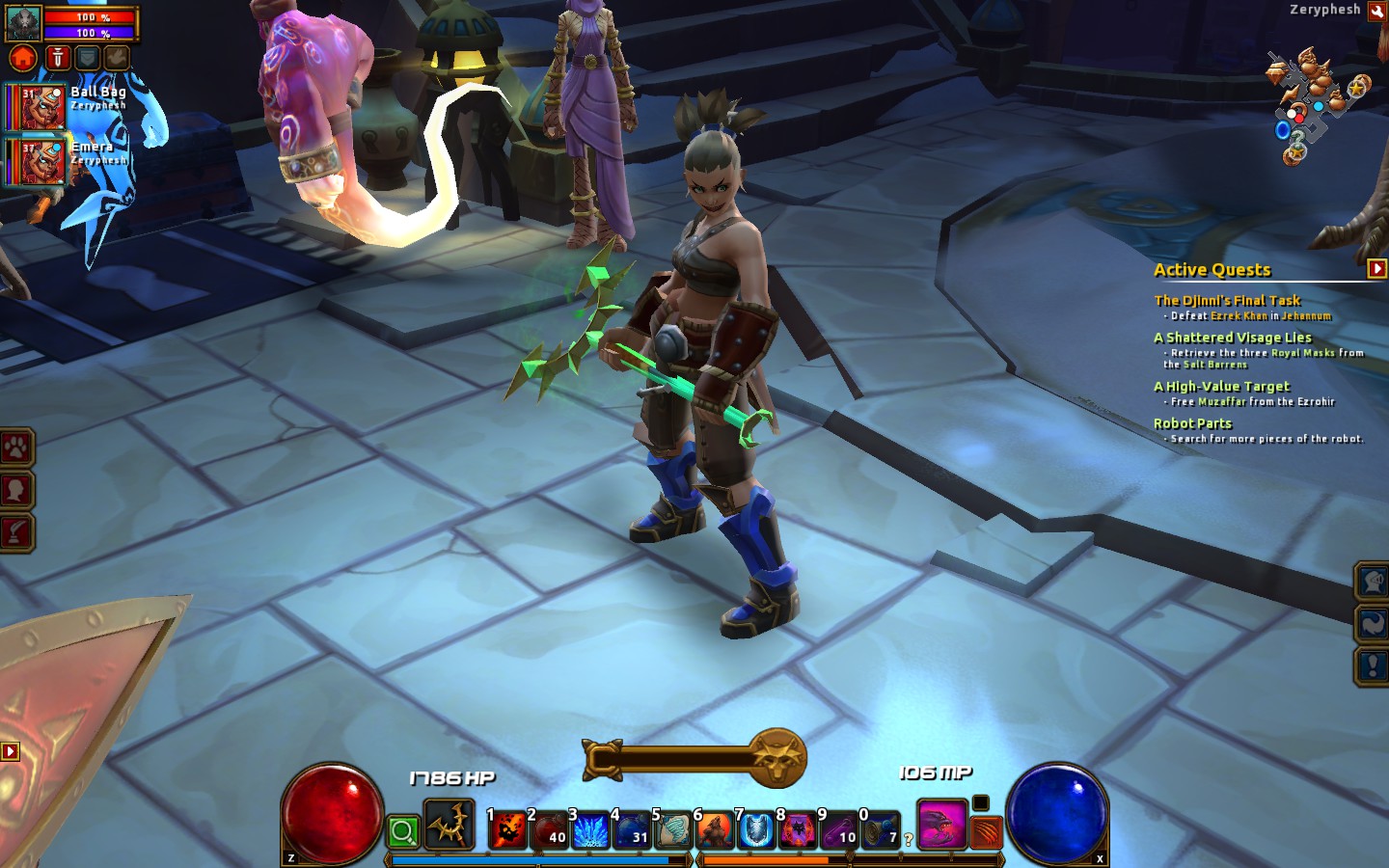
Task: Select the purple wolf primary skill
Action: (940, 827)
